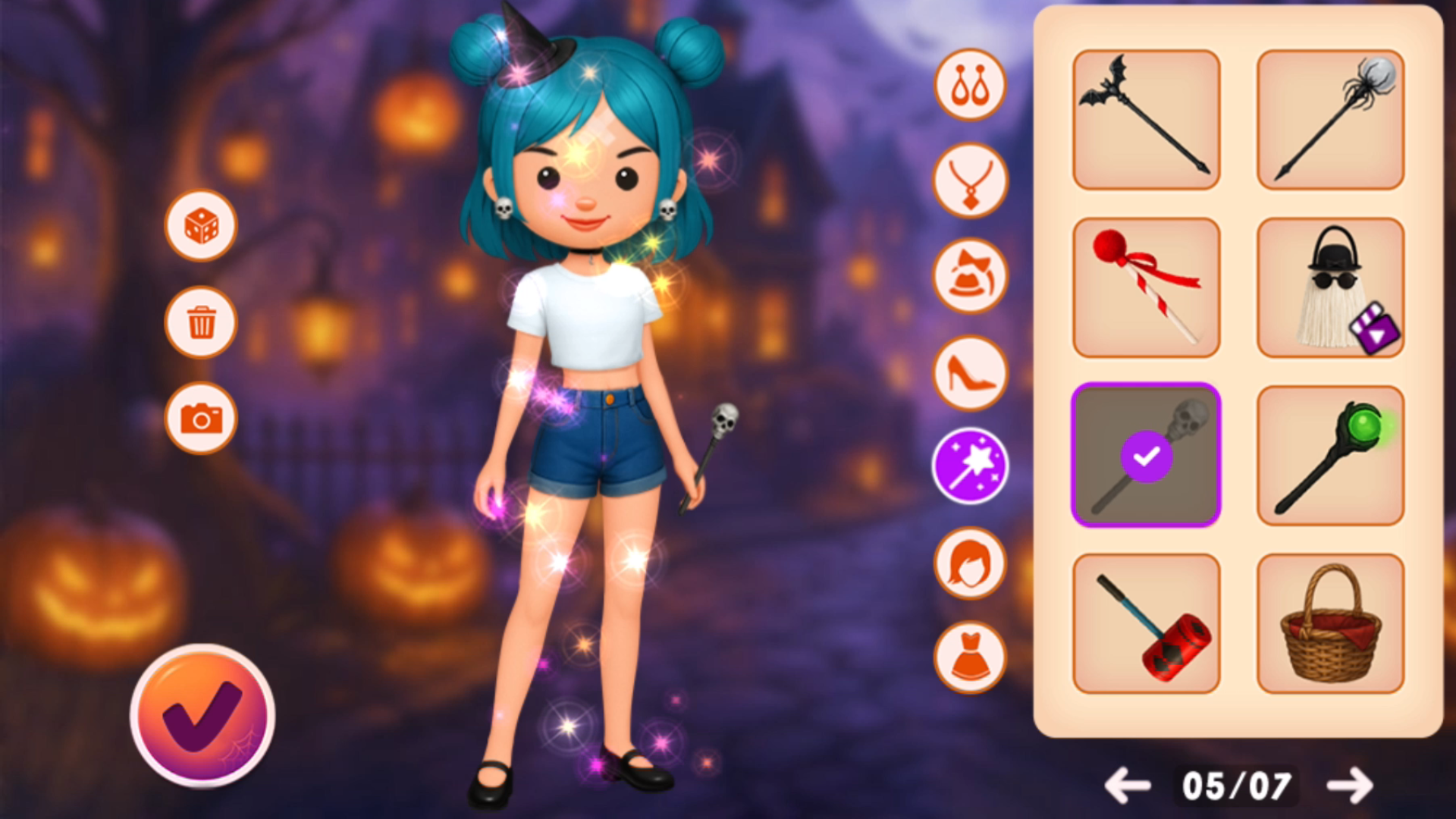Viewport: 1456px width, 819px height.
Task: Show the high heel shoes category
Action: click(970, 372)
